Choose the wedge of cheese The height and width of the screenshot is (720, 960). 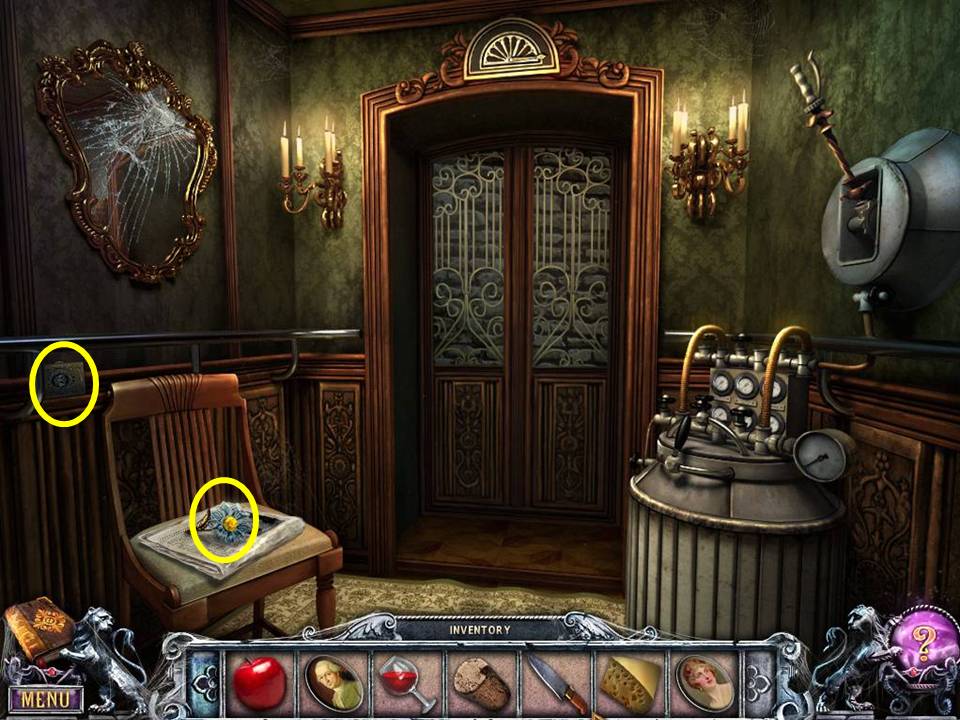pyautogui.click(x=627, y=683)
